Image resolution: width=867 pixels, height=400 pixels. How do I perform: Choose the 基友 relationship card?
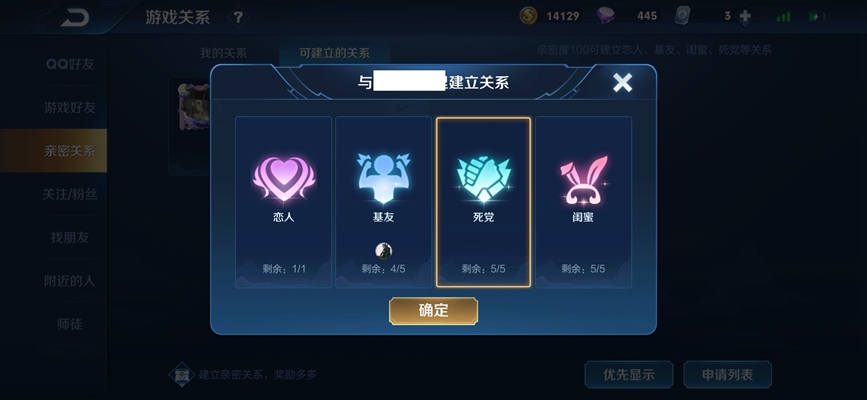(383, 202)
